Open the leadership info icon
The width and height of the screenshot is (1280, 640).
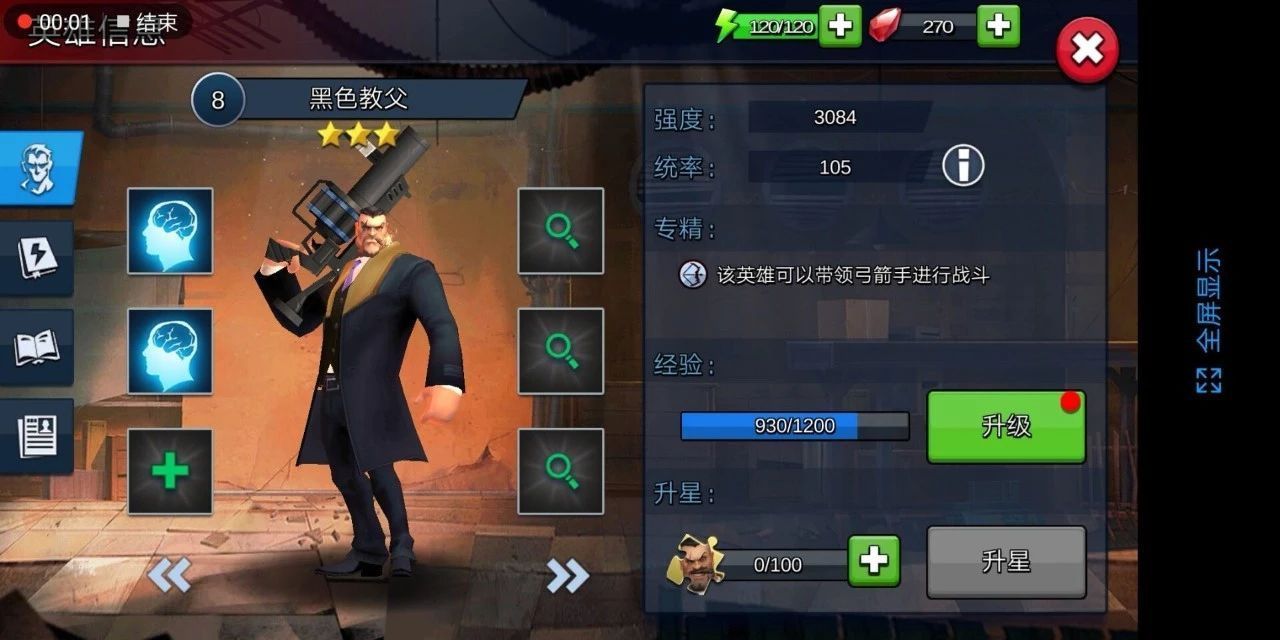tap(963, 166)
